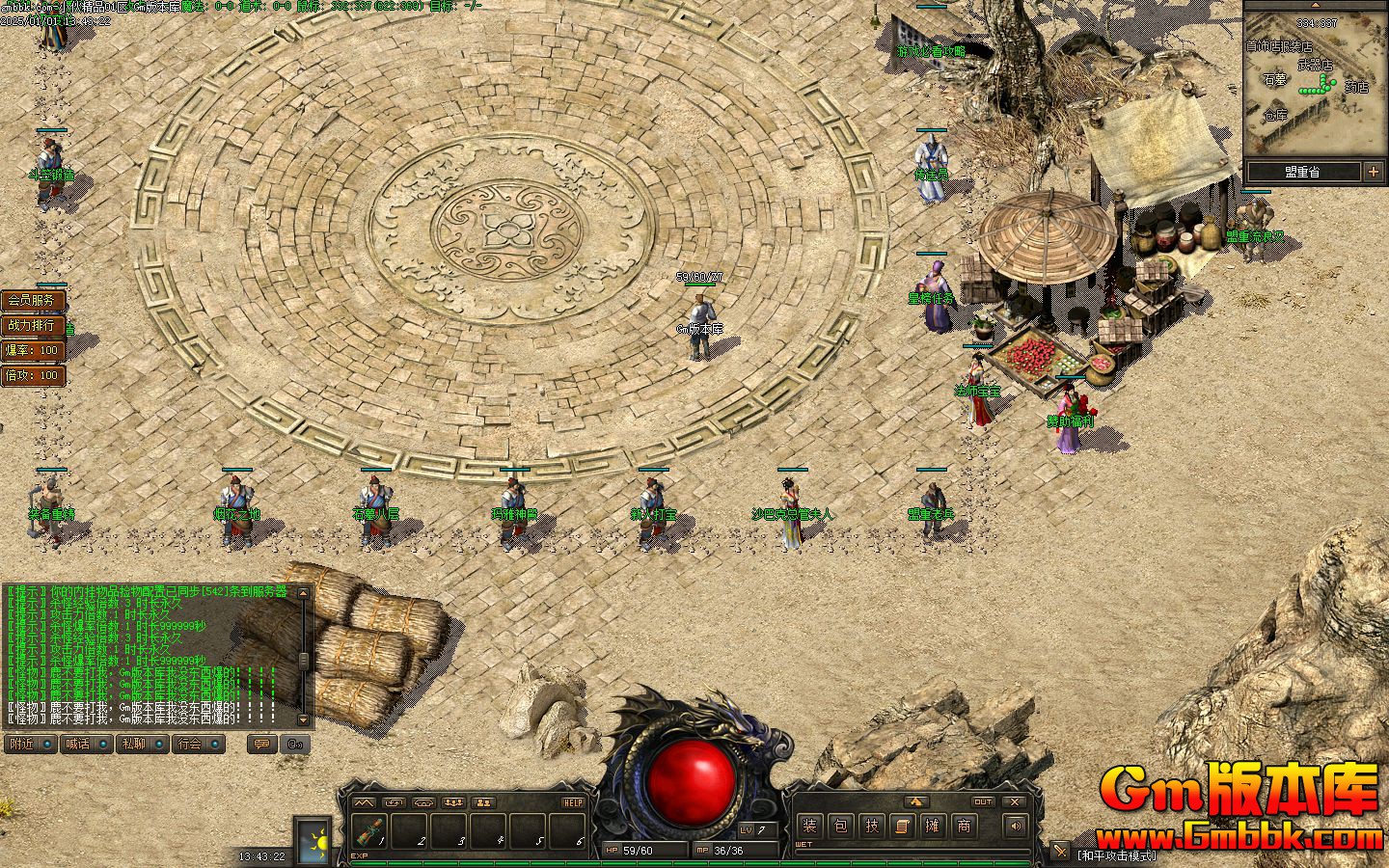Toggle the sound speaker button
1389x868 pixels.
1015,826
